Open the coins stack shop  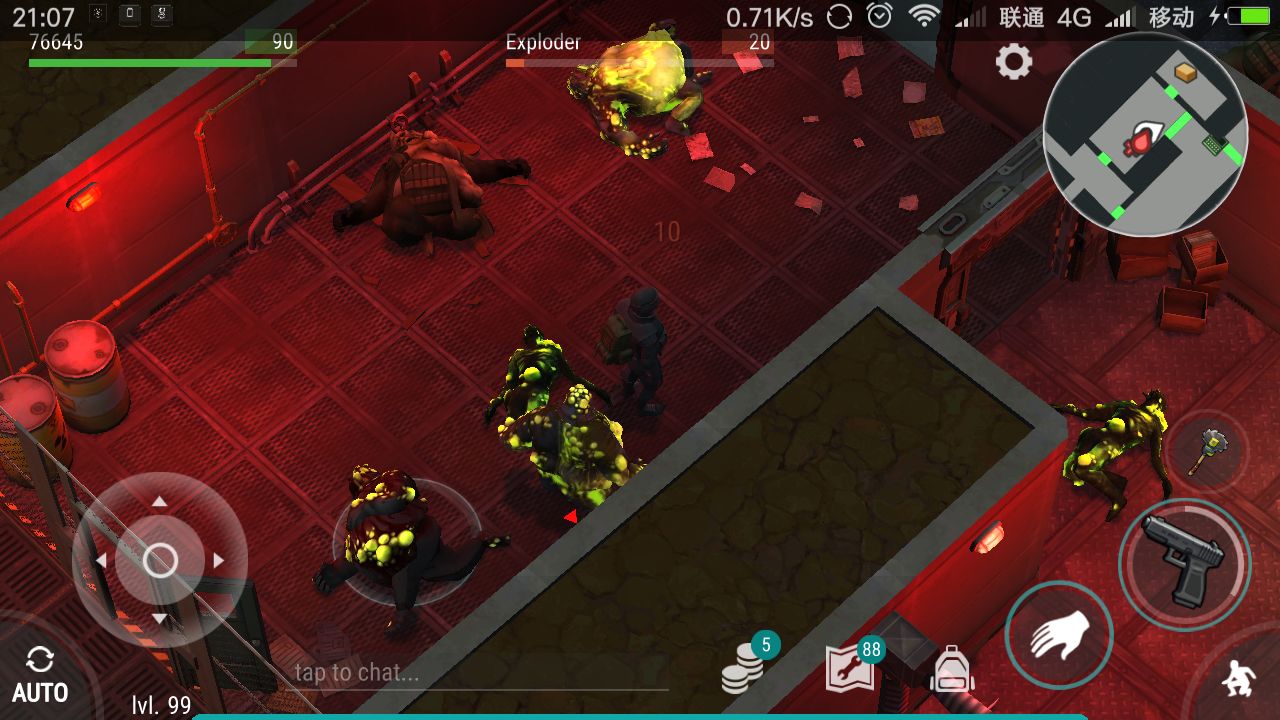pos(743,667)
